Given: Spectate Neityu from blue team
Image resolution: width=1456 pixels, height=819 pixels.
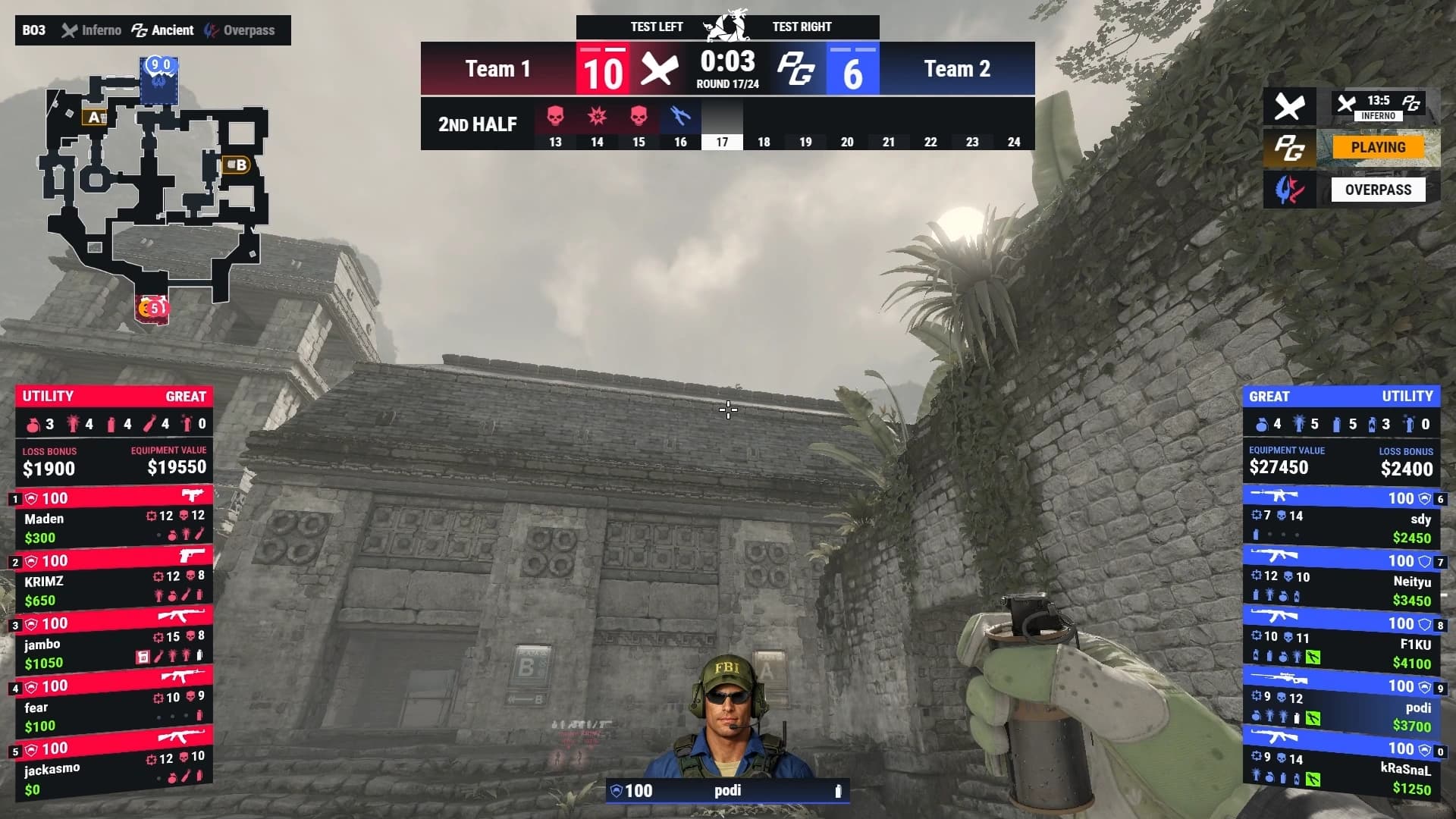Looking at the screenshot, I should coord(1341,582).
